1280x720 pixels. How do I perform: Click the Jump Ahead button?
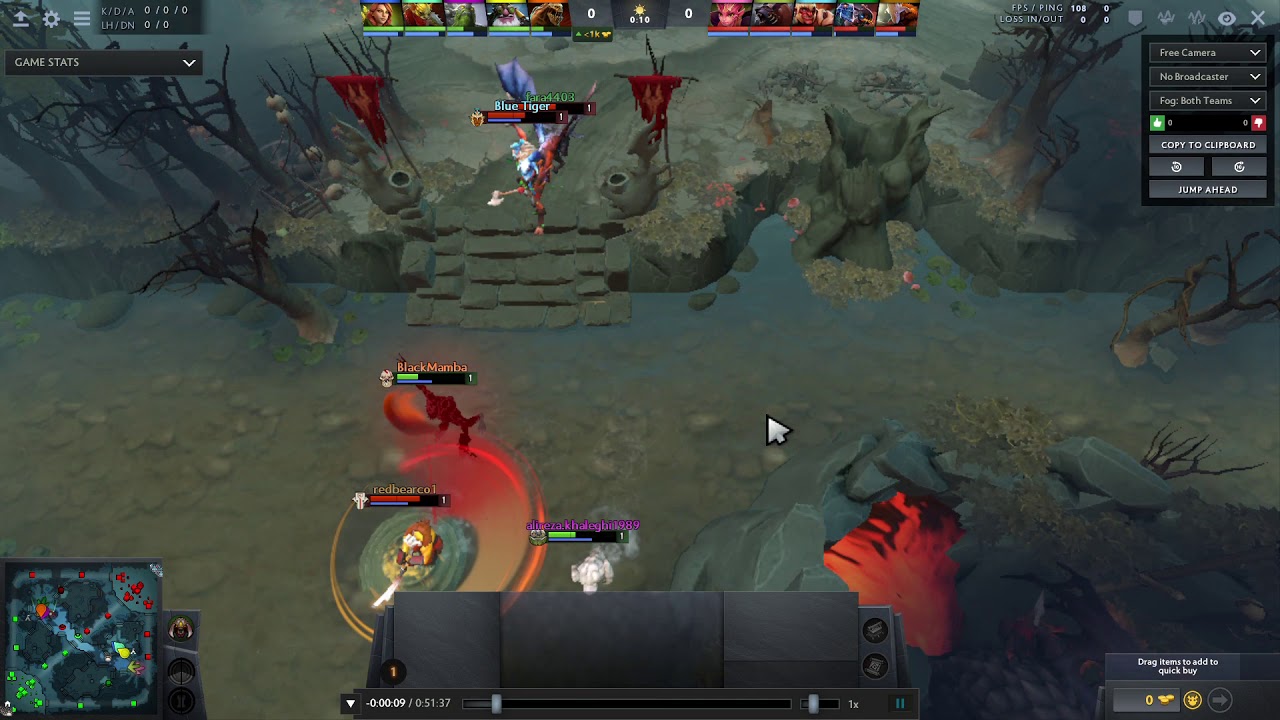coord(1208,189)
